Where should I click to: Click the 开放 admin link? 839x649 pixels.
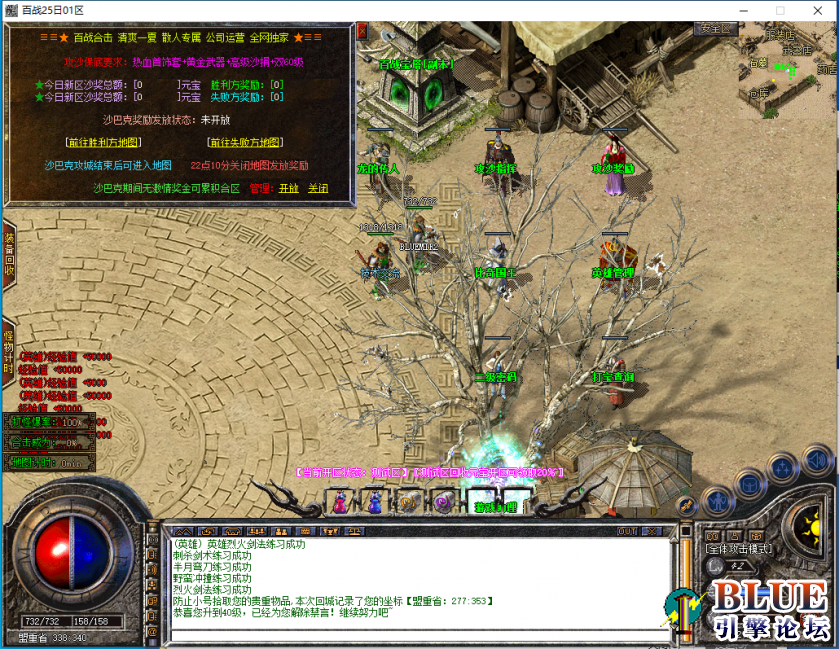click(x=288, y=188)
